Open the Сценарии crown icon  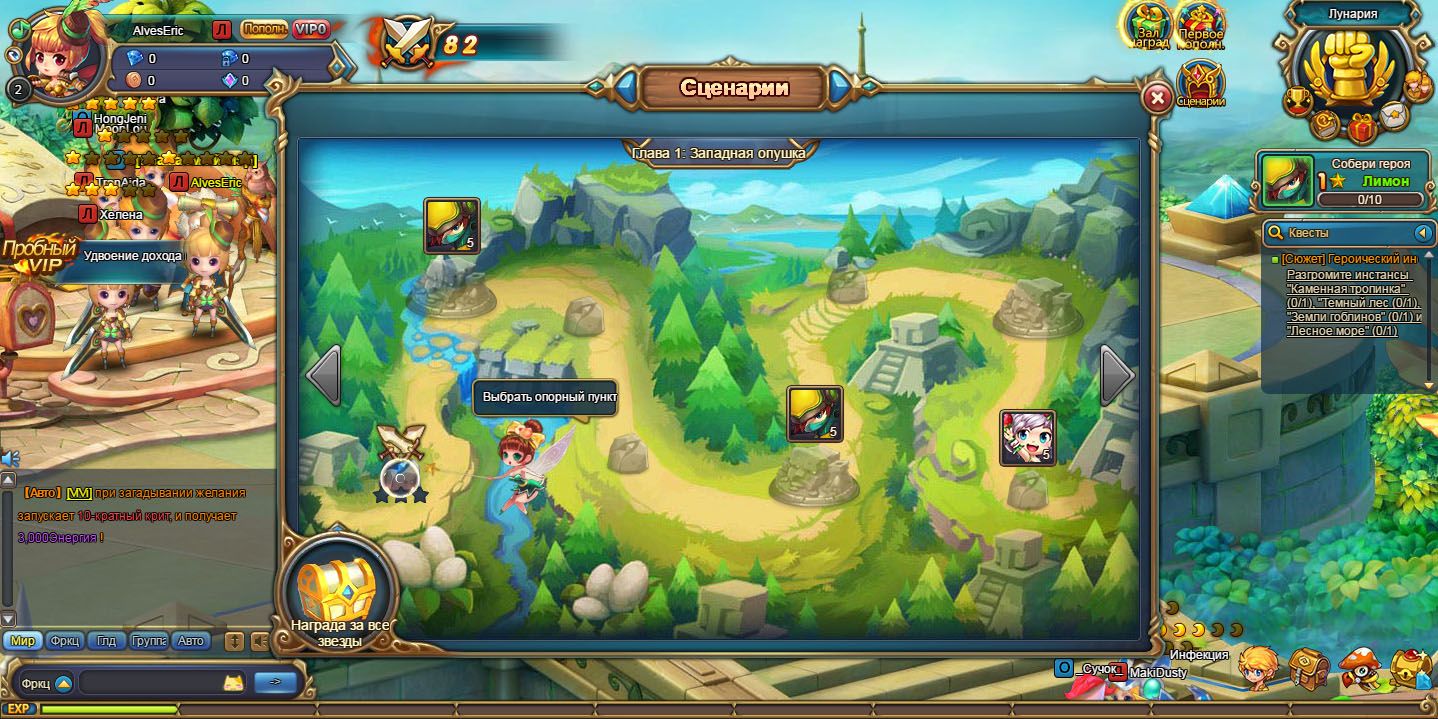point(1201,83)
